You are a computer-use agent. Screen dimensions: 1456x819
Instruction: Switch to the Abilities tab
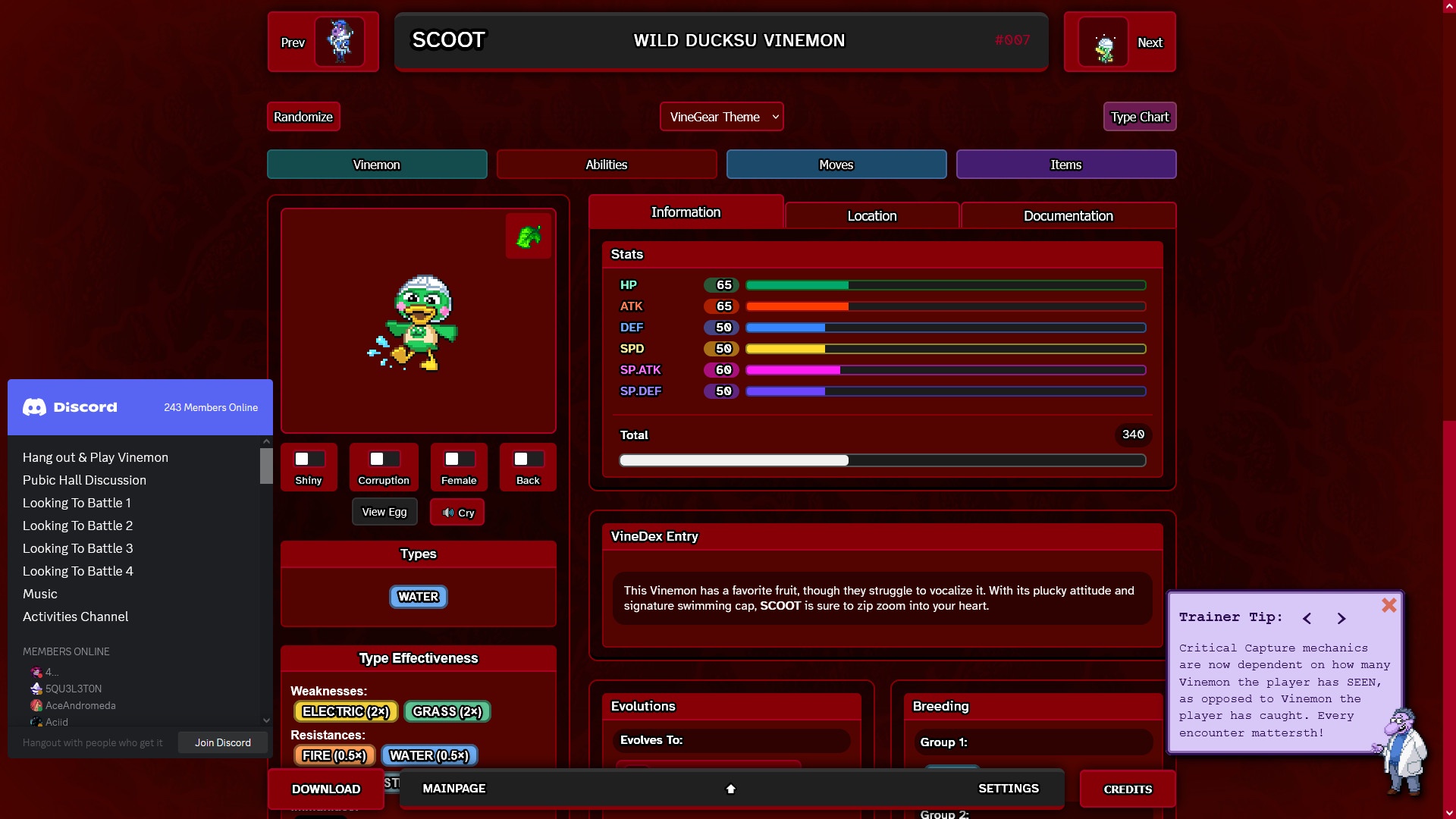click(x=606, y=165)
